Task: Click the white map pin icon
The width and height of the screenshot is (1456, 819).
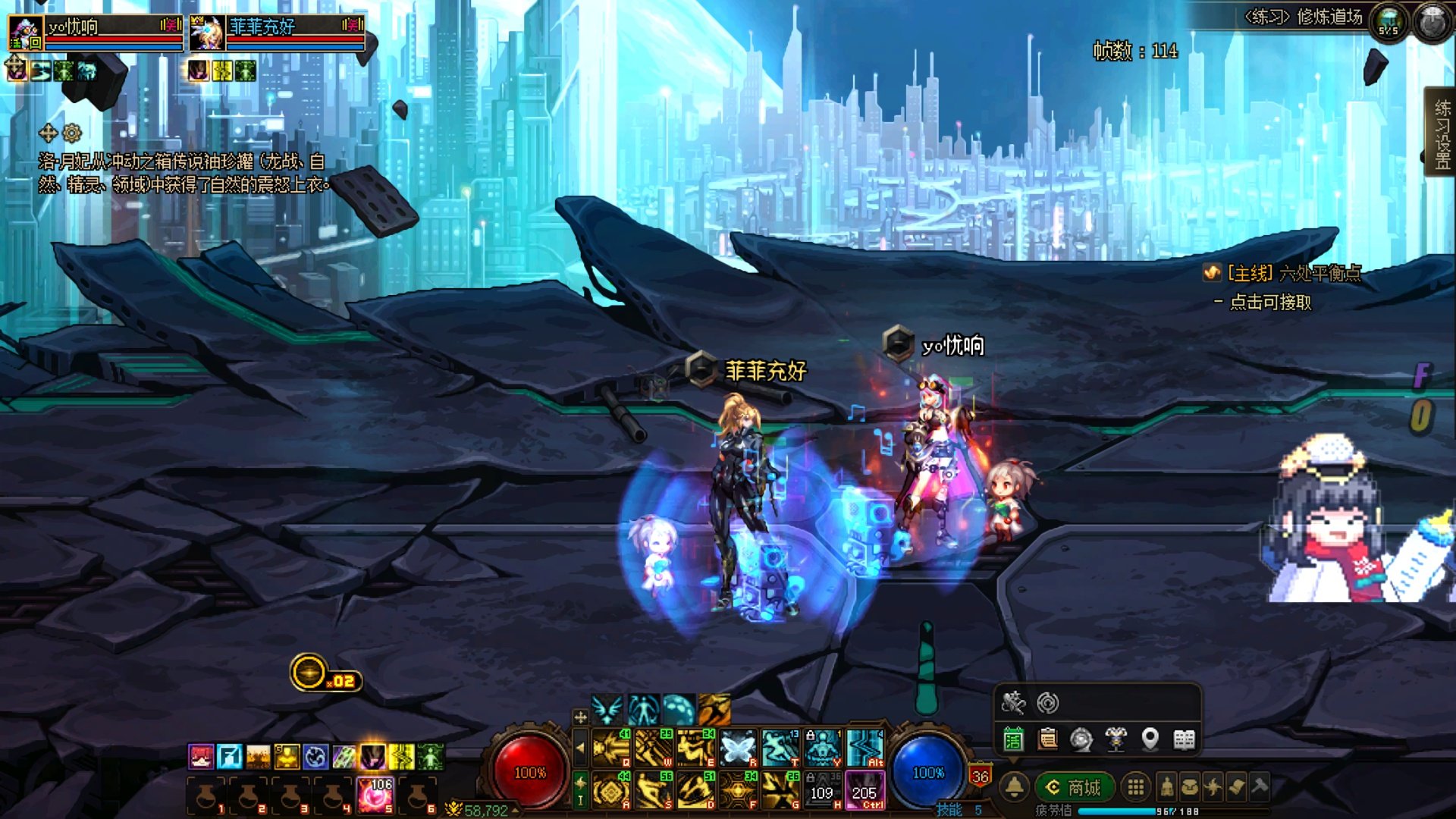Action: 1150,739
